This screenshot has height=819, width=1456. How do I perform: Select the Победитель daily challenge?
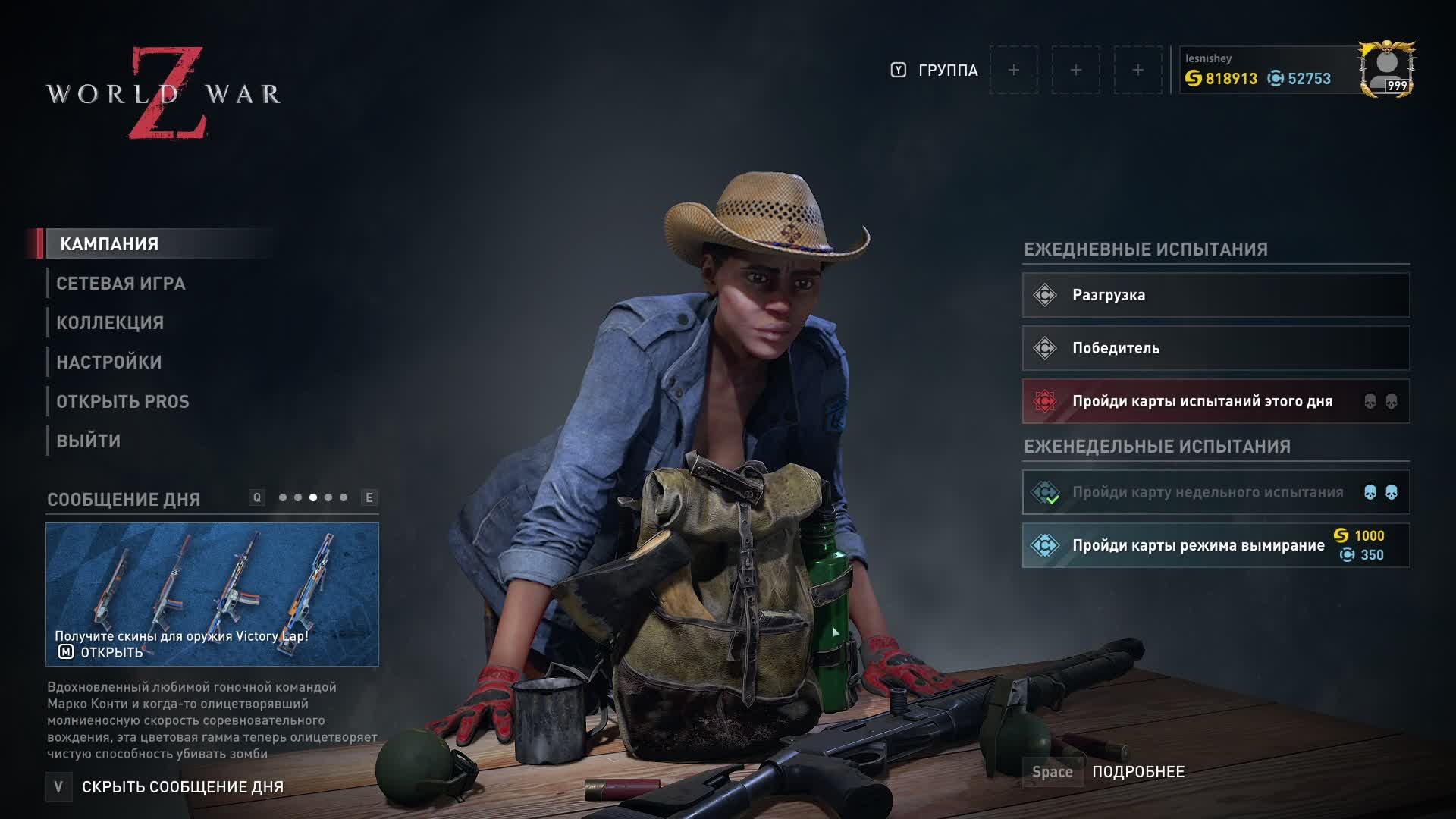(x=1216, y=348)
